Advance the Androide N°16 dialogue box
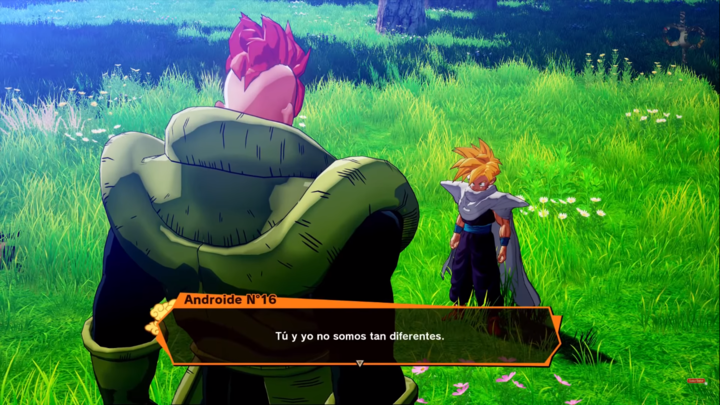This screenshot has height=405, width=720. pyautogui.click(x=359, y=336)
